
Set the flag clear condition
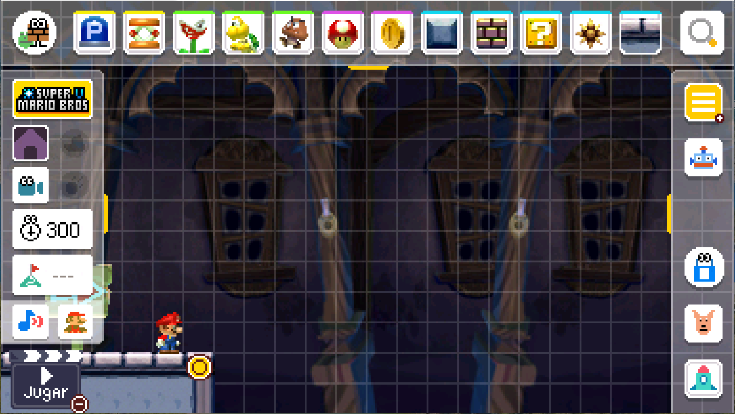click(53, 275)
